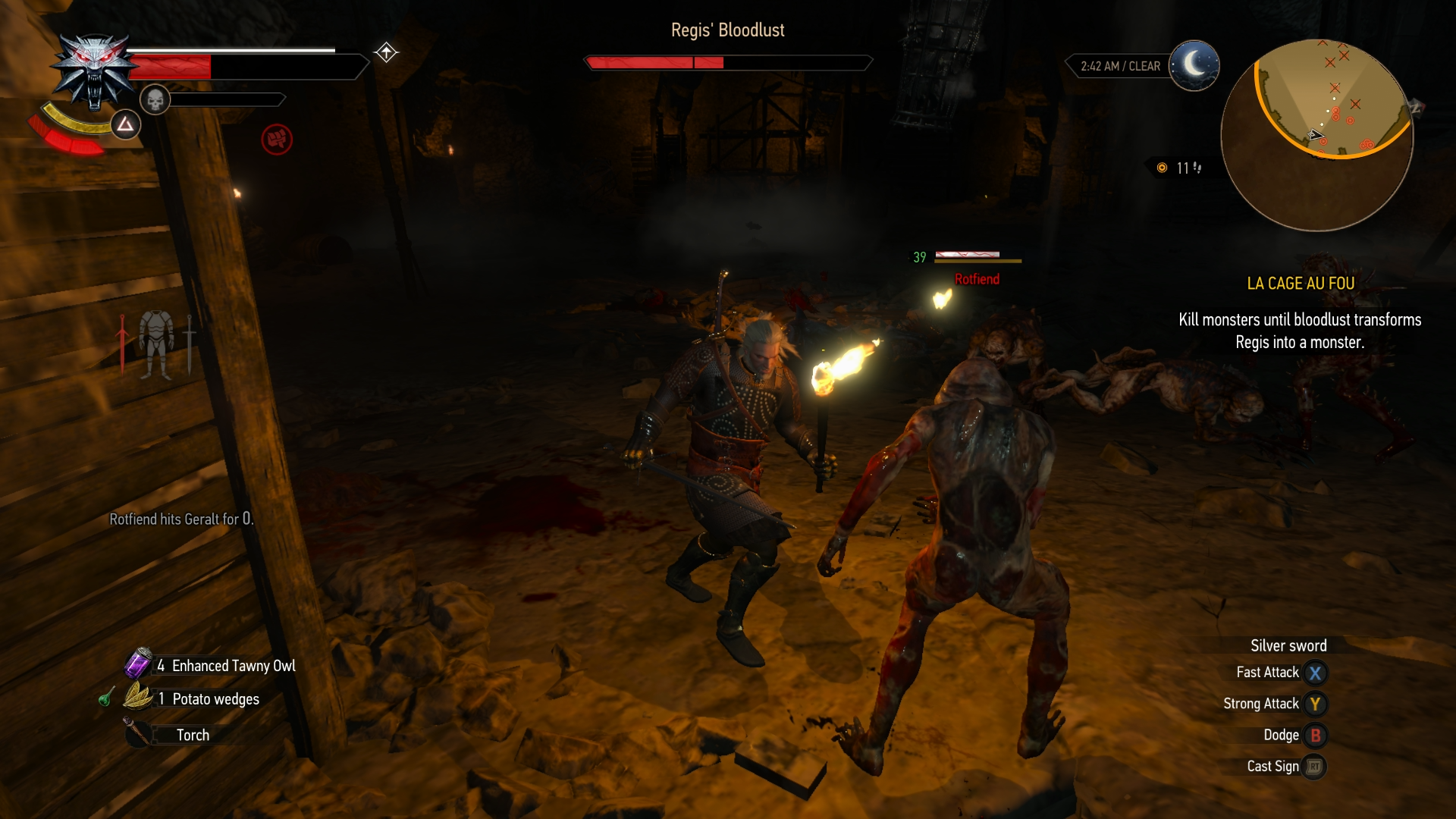Click the Fast Attack X button prompt
The width and height of the screenshot is (1456, 819).
[x=1316, y=673]
